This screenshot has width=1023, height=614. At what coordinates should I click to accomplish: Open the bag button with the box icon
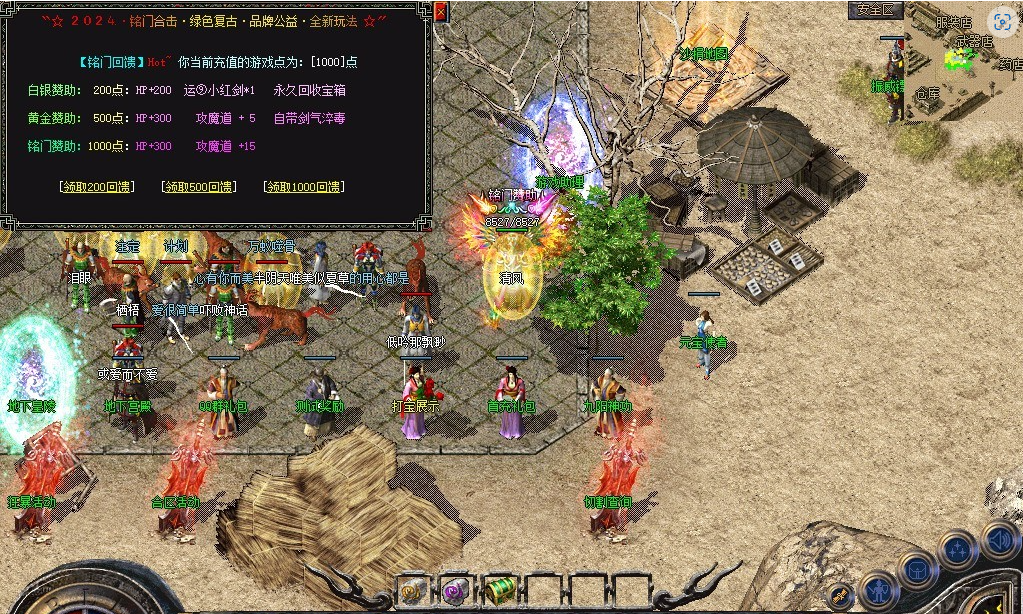(918, 571)
